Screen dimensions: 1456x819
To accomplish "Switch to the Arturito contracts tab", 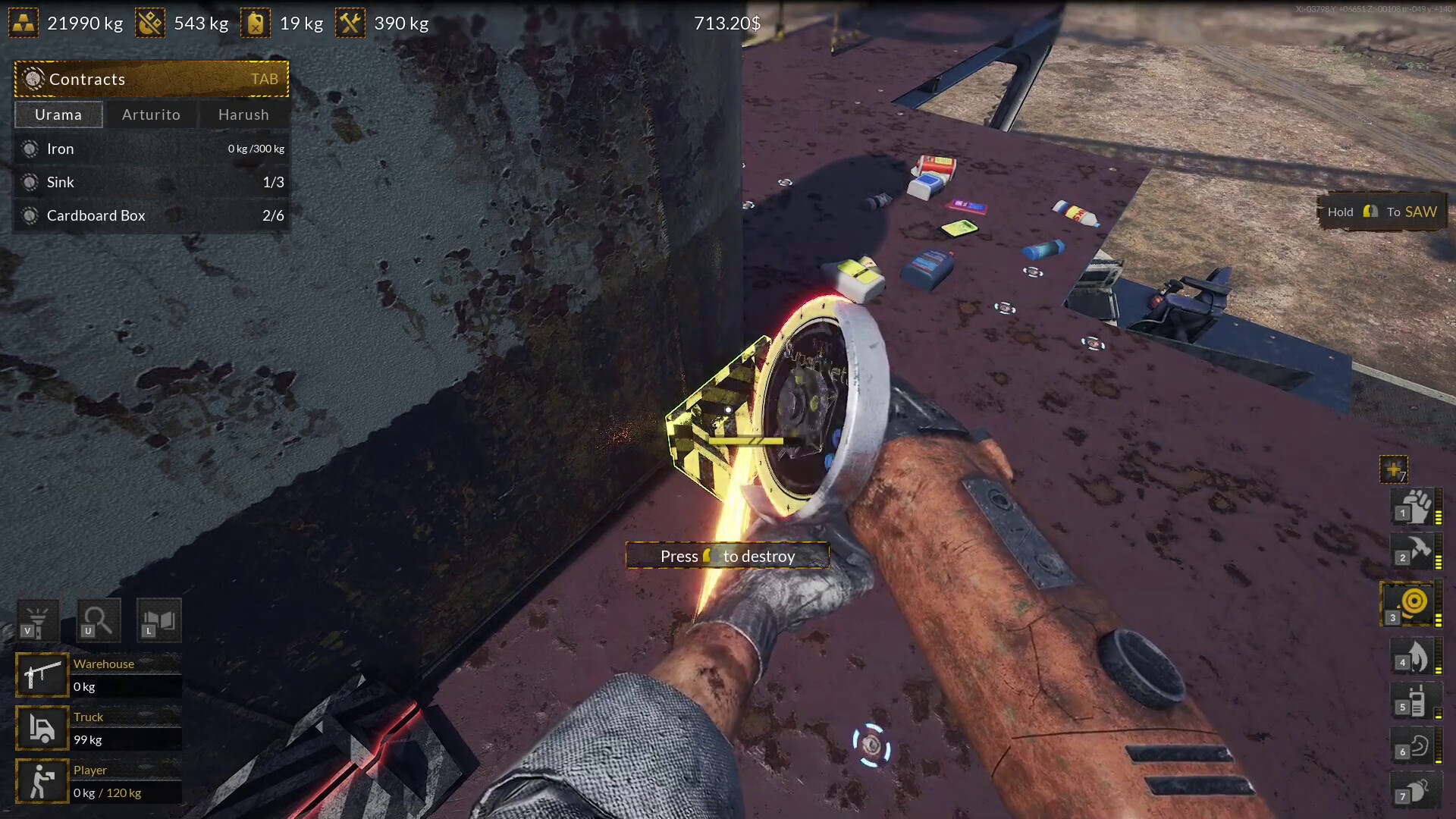I will pos(152,115).
